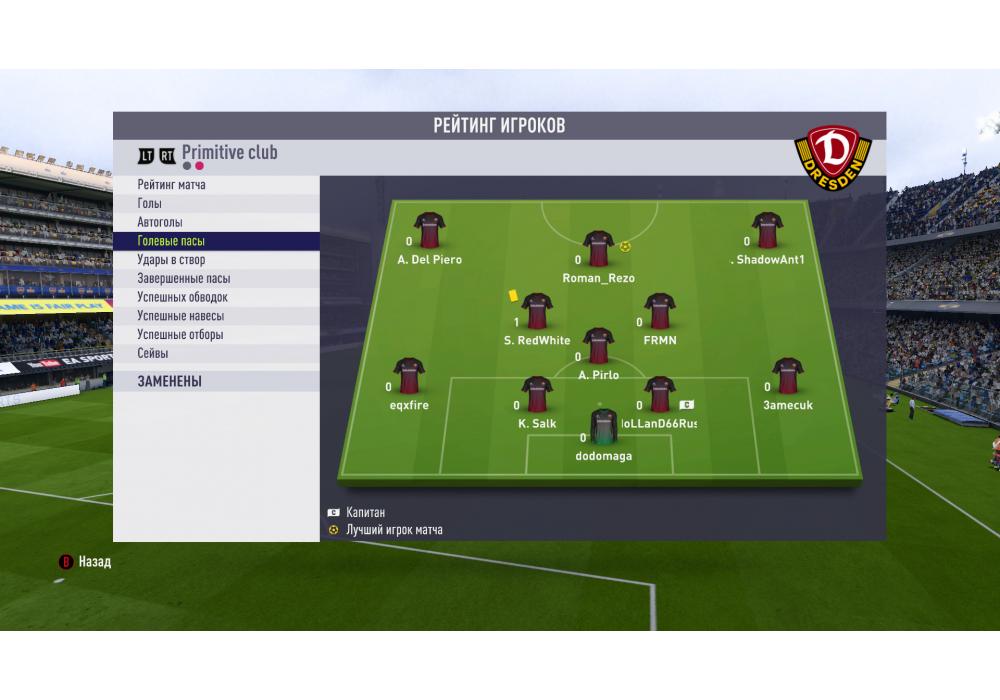
Task: Choose the Голы stat category
Action: tap(149, 204)
